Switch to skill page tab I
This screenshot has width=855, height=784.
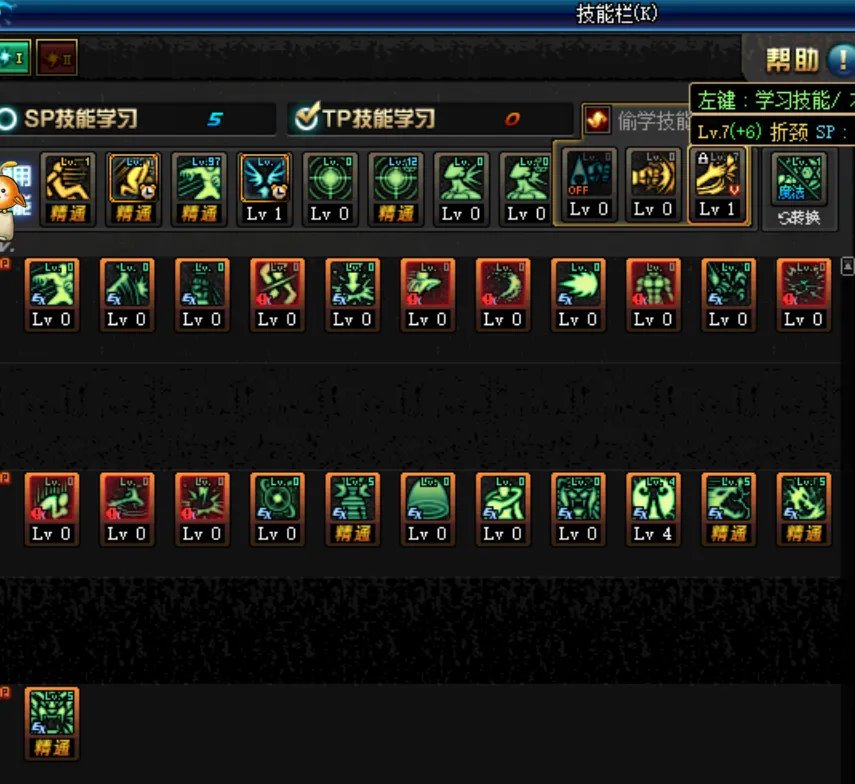coord(12,59)
